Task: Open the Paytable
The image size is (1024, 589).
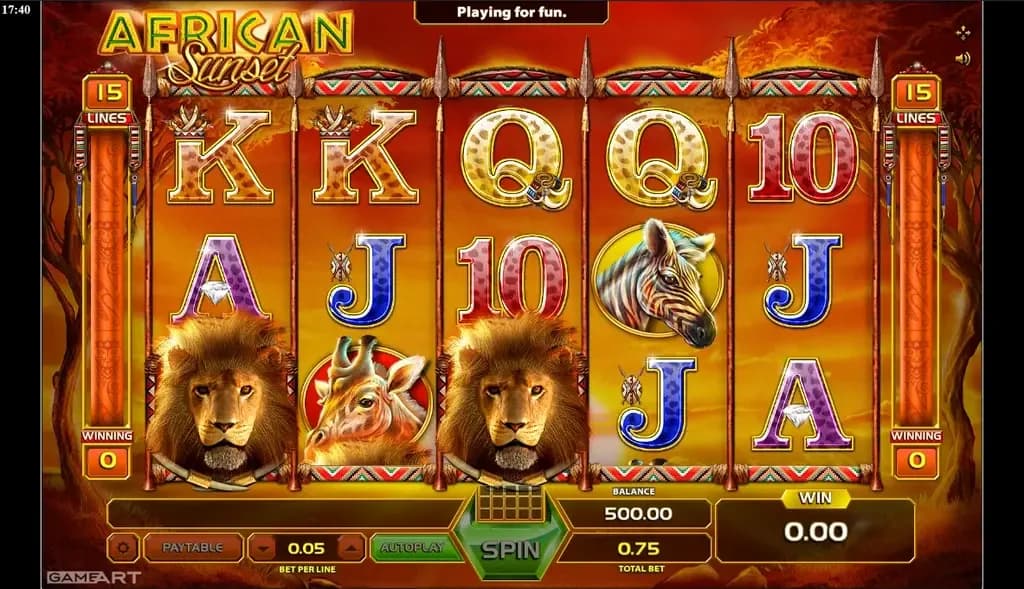Action: tap(194, 548)
